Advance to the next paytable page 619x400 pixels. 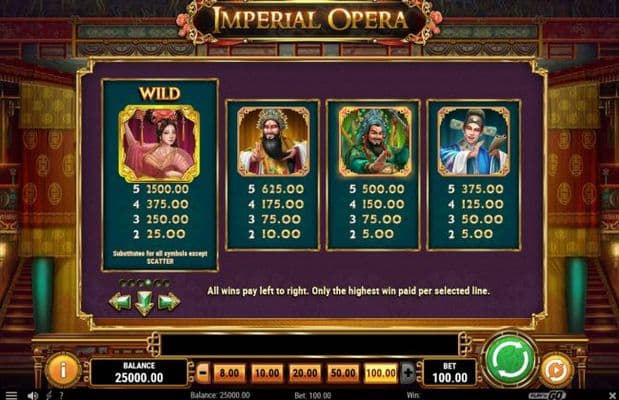[169, 300]
